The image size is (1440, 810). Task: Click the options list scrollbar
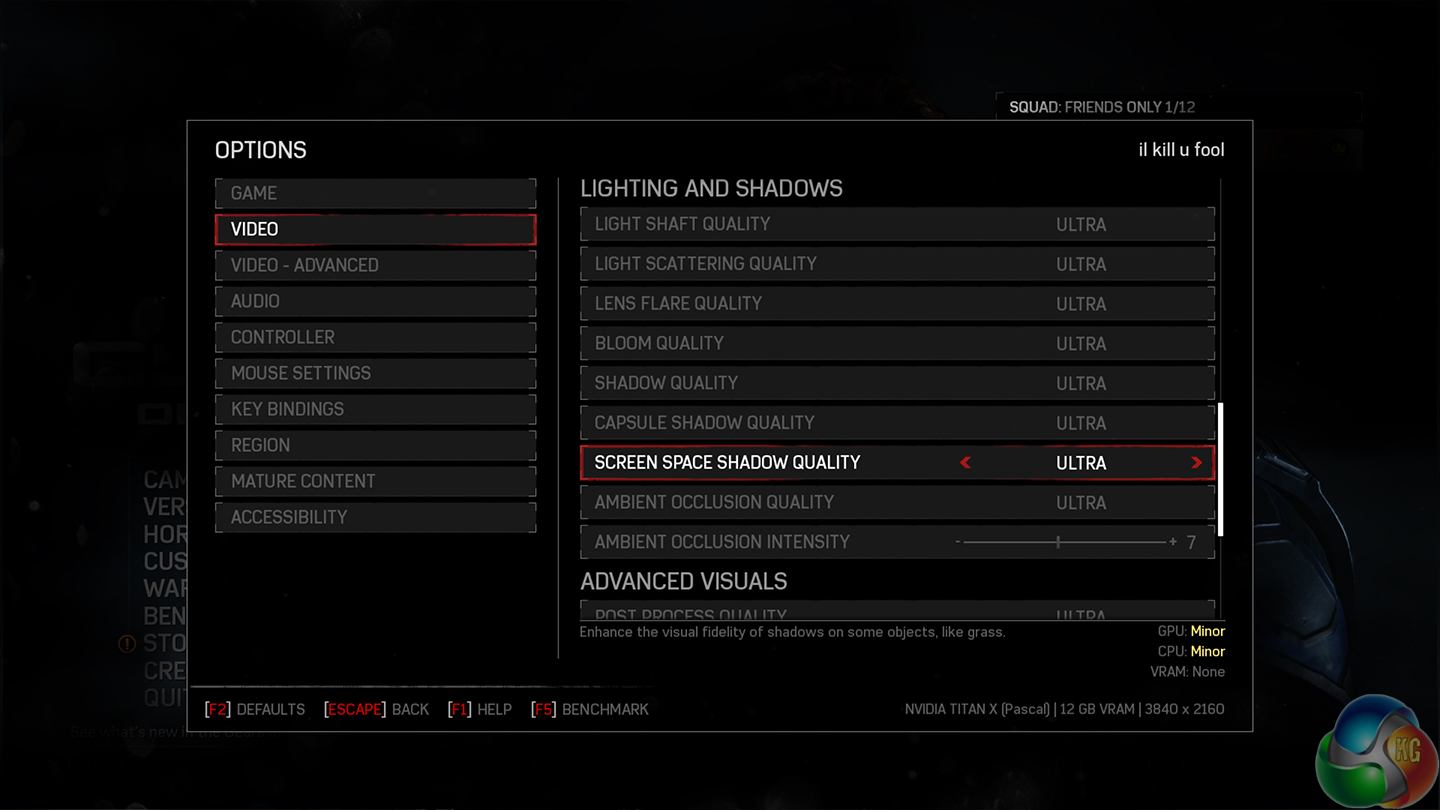[x=1221, y=469]
